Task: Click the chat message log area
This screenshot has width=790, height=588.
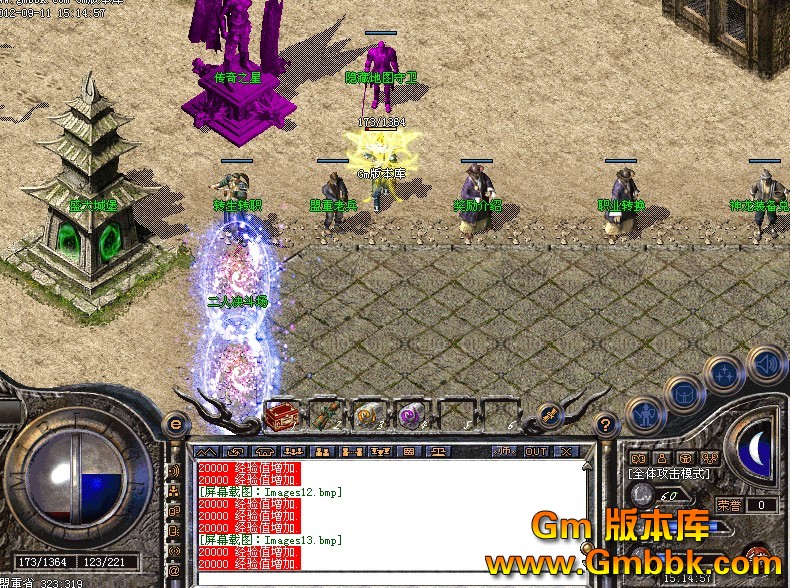Action: point(388,515)
